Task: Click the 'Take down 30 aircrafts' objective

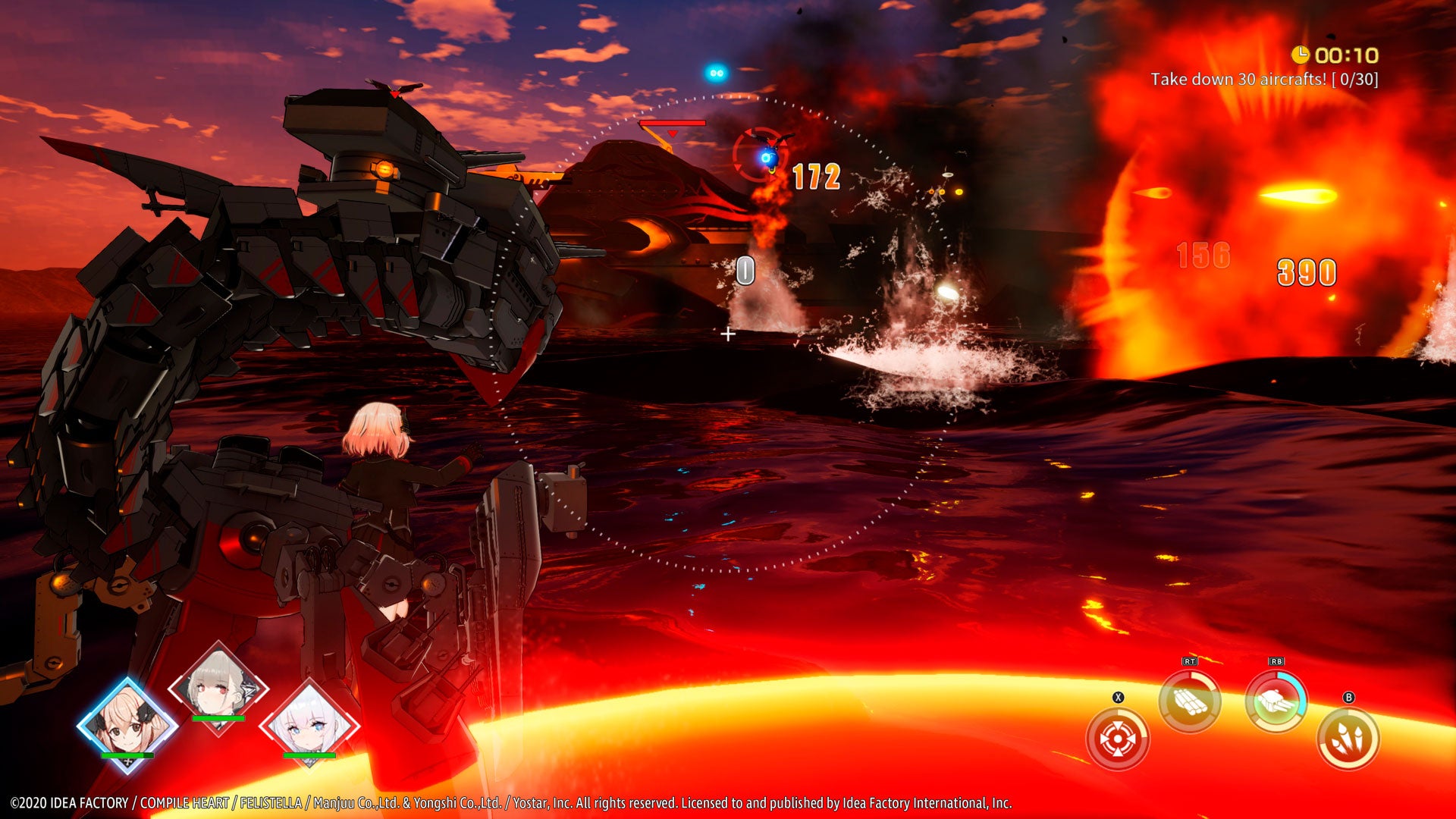Action: coord(1264,79)
